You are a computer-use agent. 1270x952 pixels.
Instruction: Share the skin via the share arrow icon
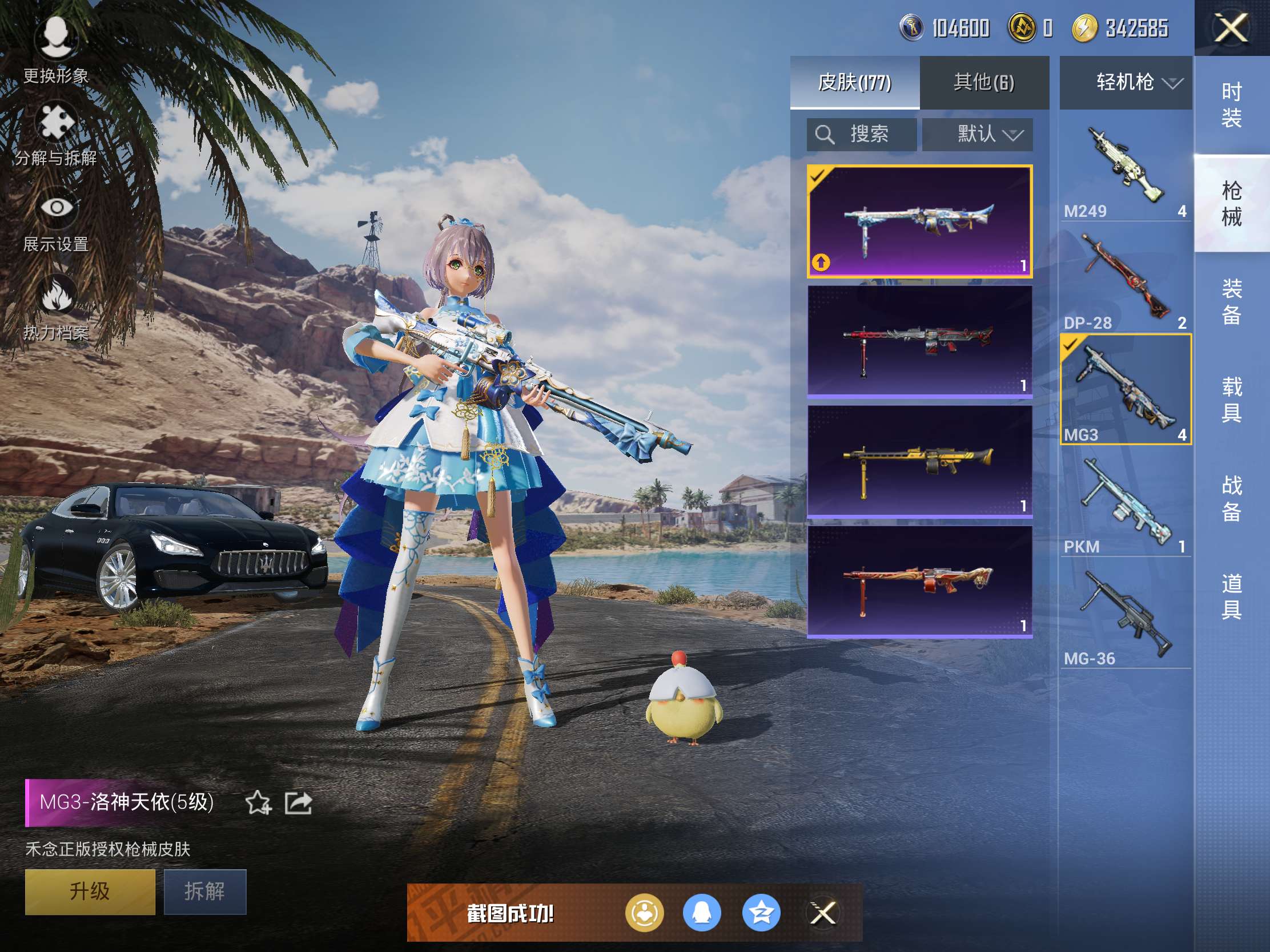click(299, 802)
